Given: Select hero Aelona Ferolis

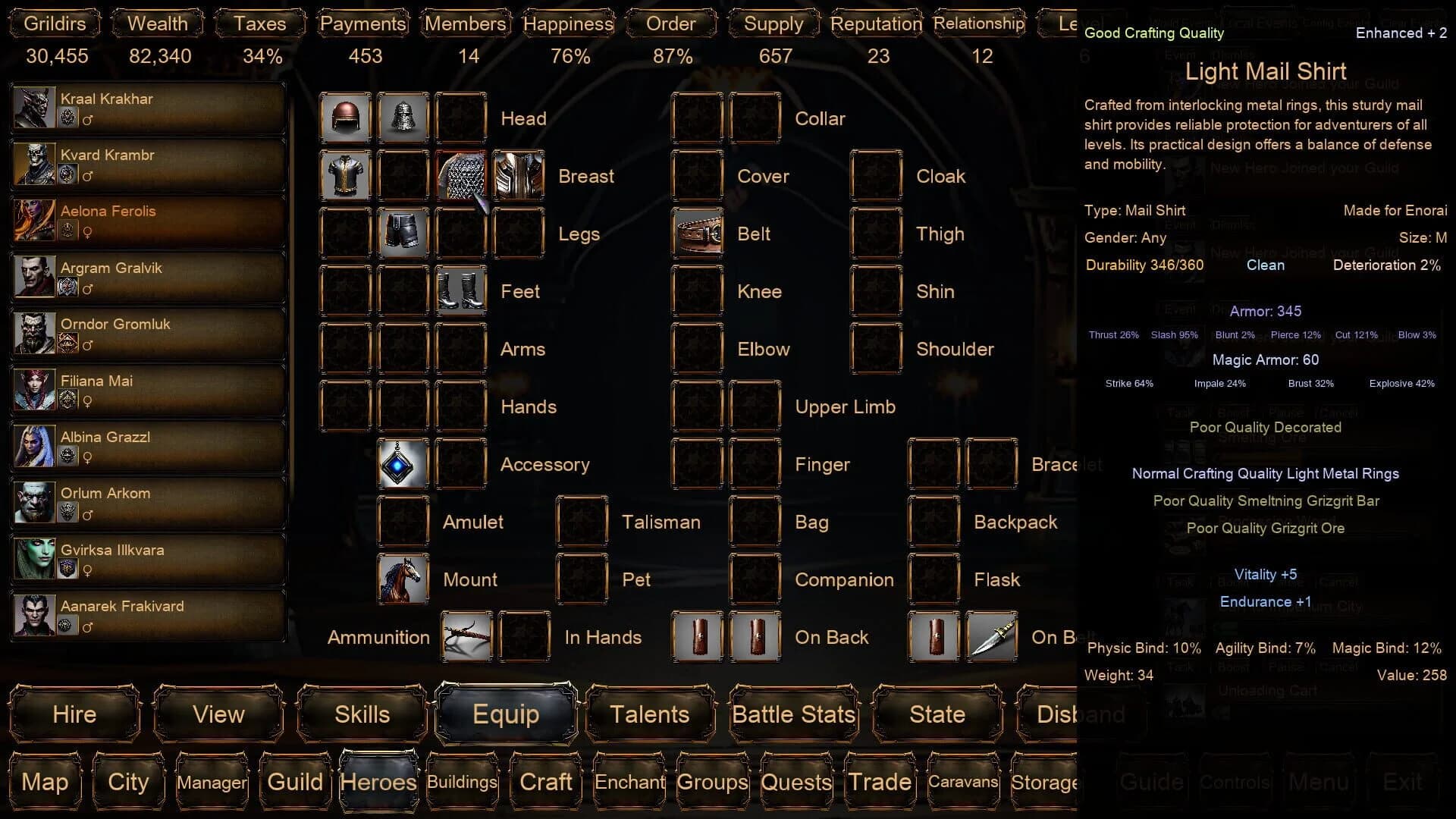Looking at the screenshot, I should [x=148, y=220].
